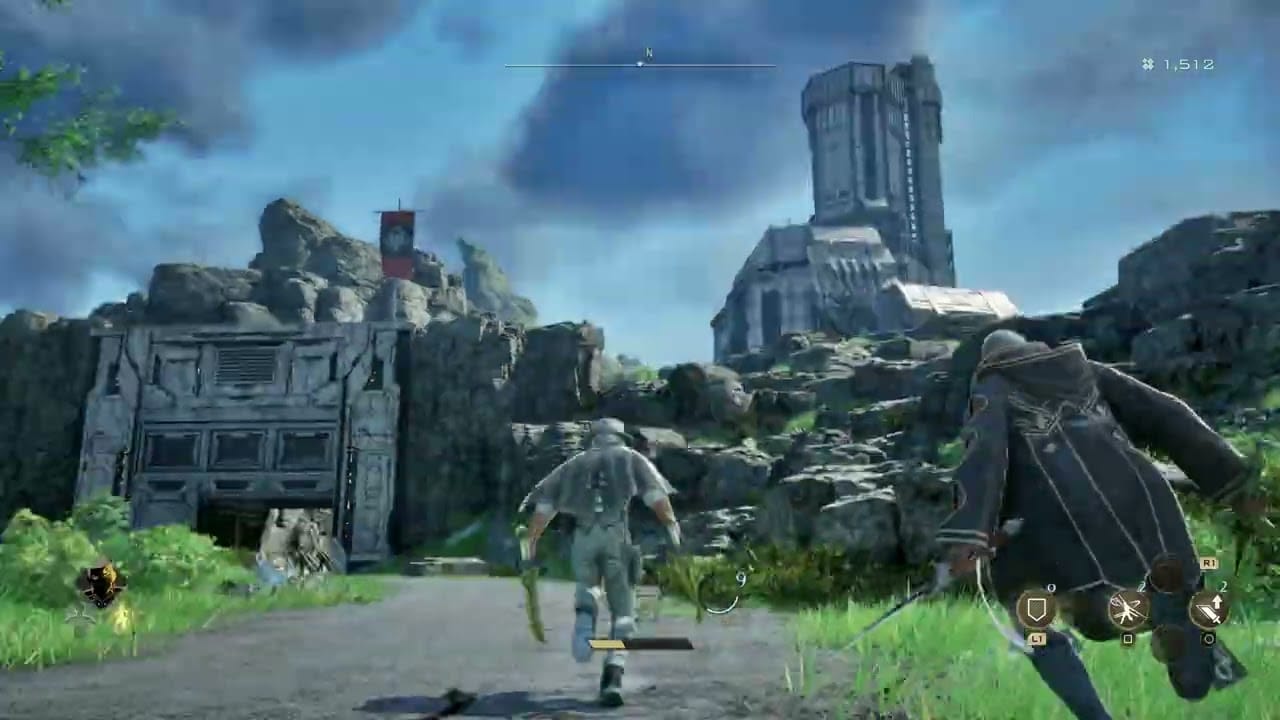1280x720 pixels.
Task: Expand the compass bar at the top of screen
Action: [640, 66]
